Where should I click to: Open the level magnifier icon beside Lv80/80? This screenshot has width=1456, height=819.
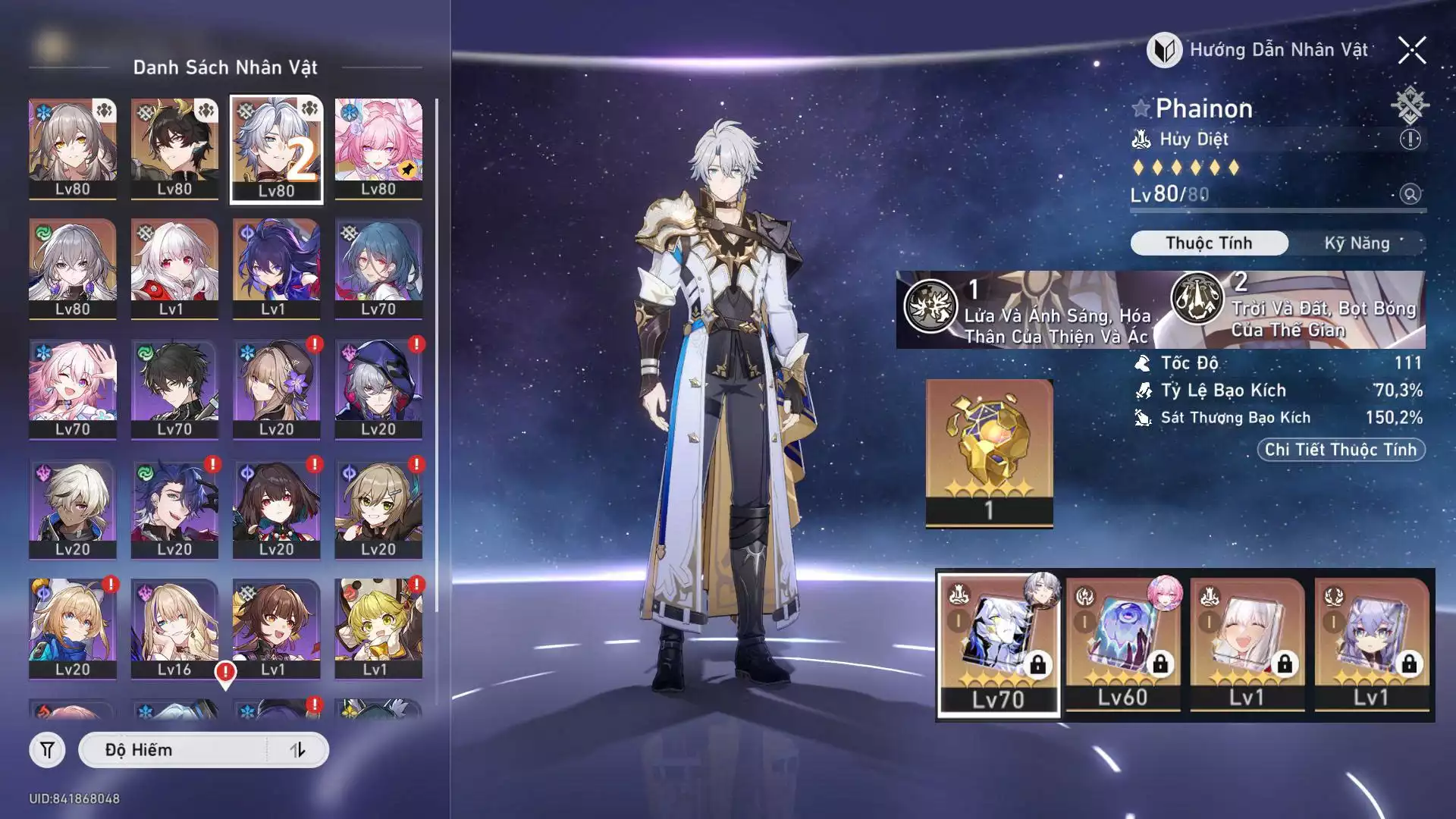pyautogui.click(x=1410, y=194)
